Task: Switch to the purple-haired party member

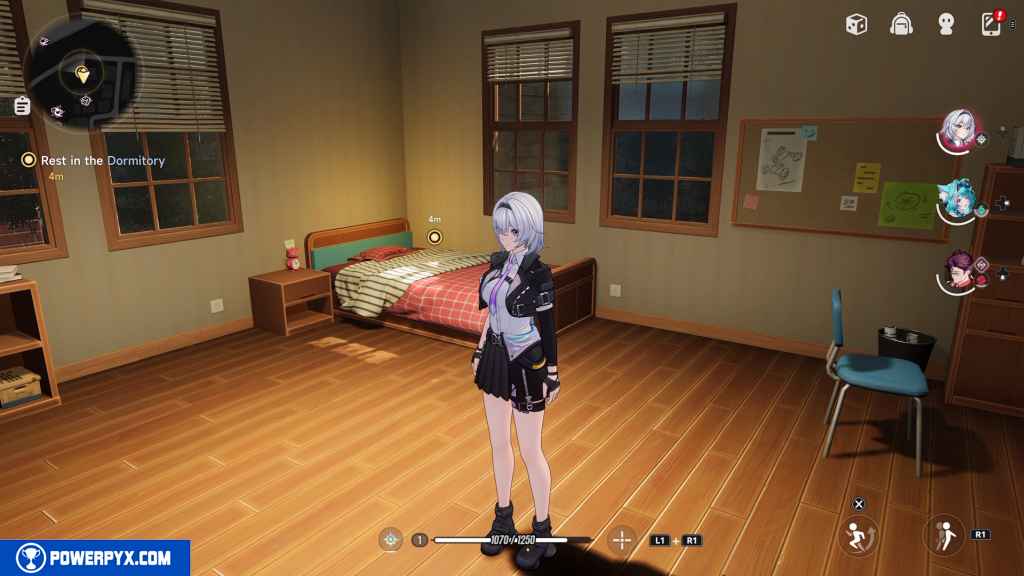Action: tap(960, 271)
